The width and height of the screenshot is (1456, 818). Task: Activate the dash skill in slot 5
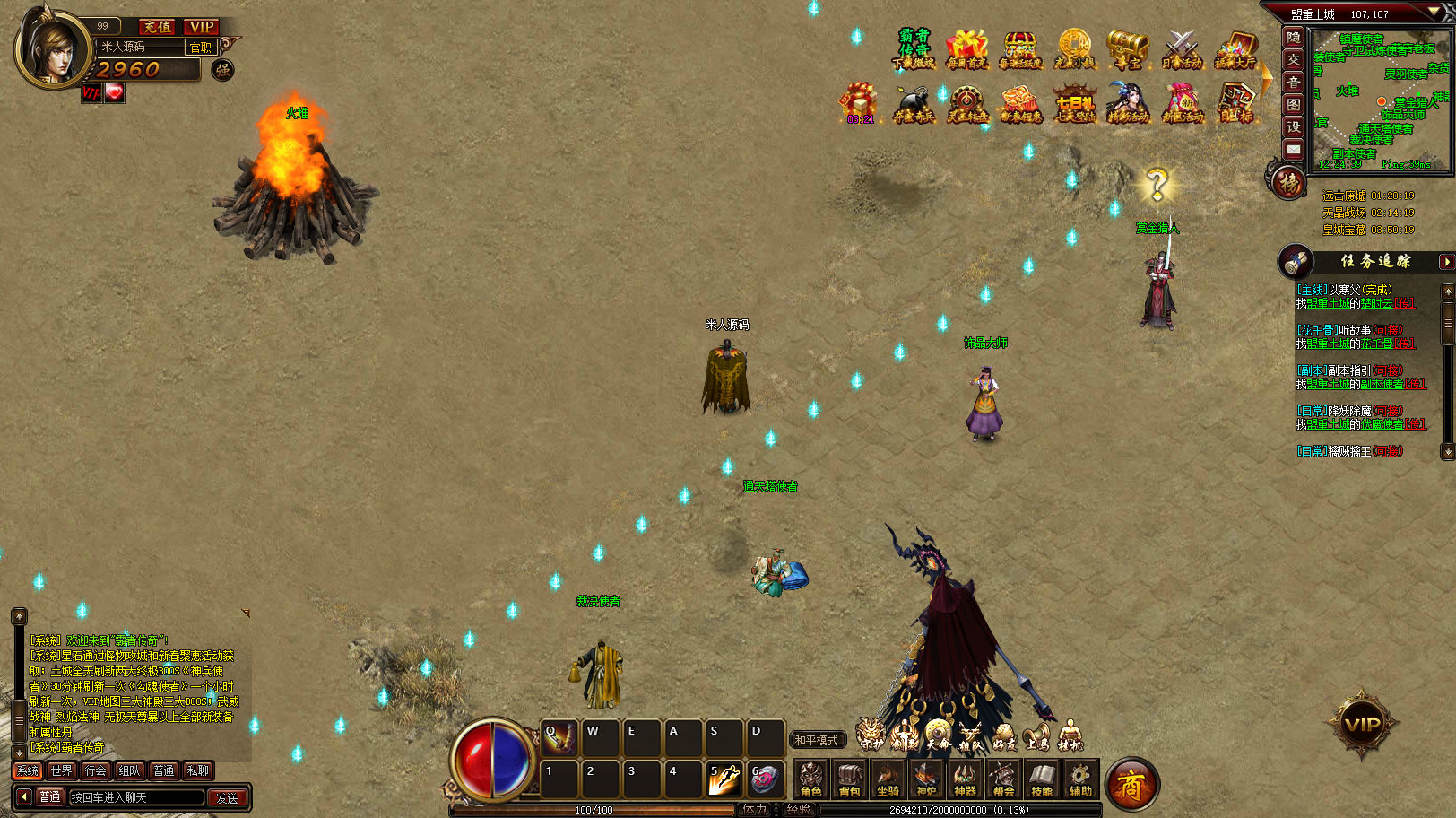(724, 779)
